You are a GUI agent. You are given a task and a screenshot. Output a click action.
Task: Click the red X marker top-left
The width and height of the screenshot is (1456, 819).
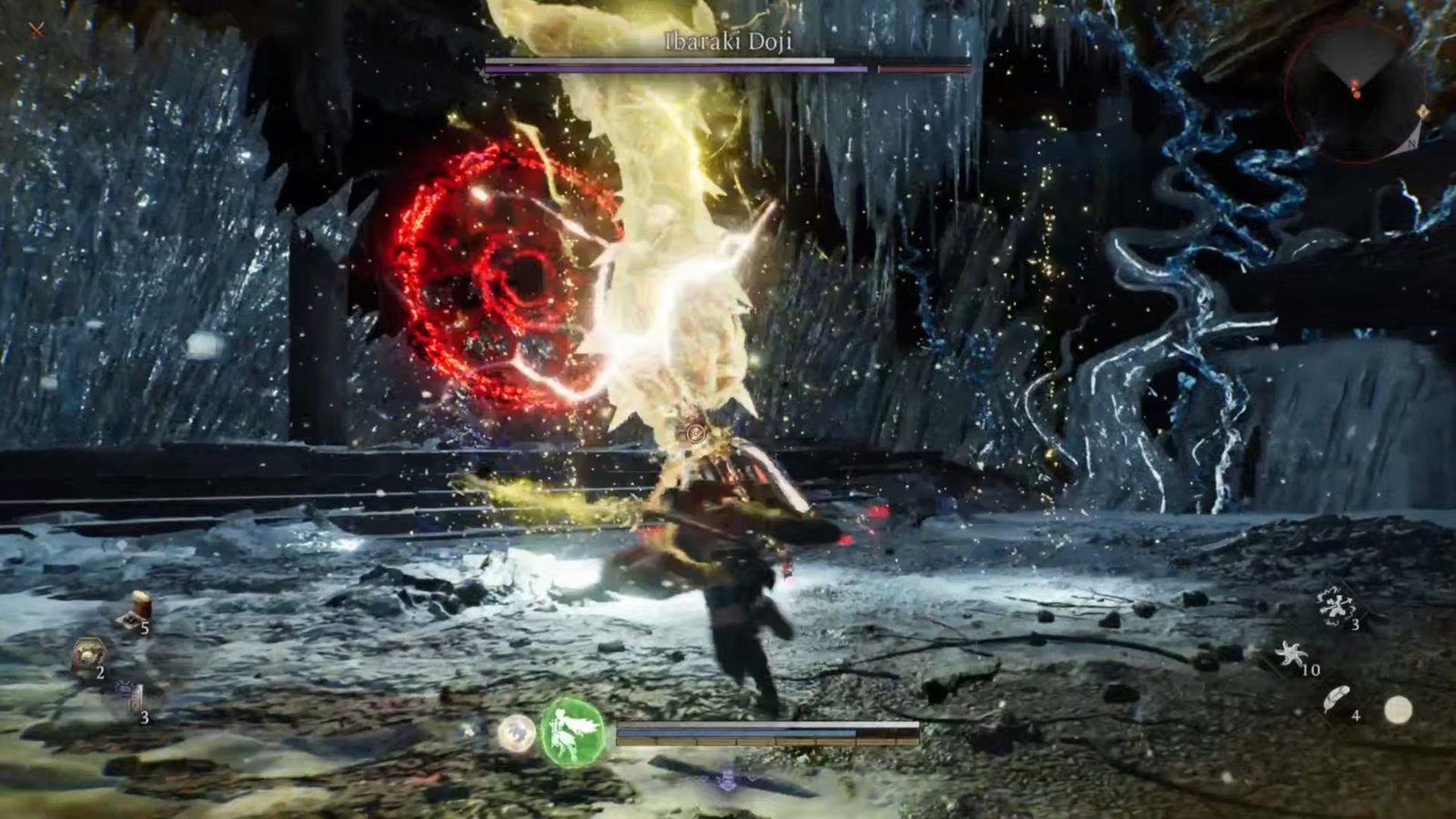click(x=35, y=29)
